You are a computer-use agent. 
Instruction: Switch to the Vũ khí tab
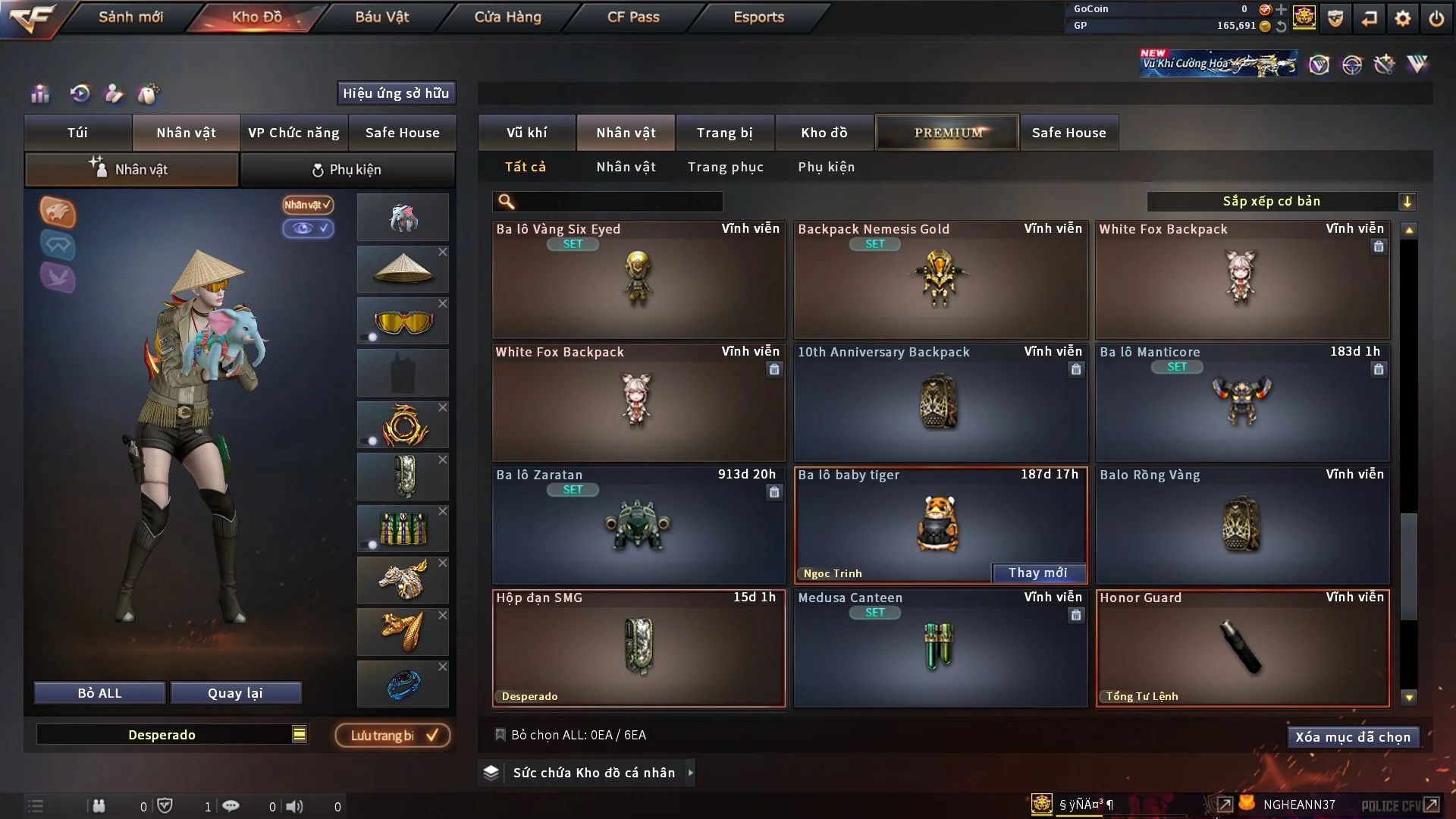pyautogui.click(x=526, y=133)
